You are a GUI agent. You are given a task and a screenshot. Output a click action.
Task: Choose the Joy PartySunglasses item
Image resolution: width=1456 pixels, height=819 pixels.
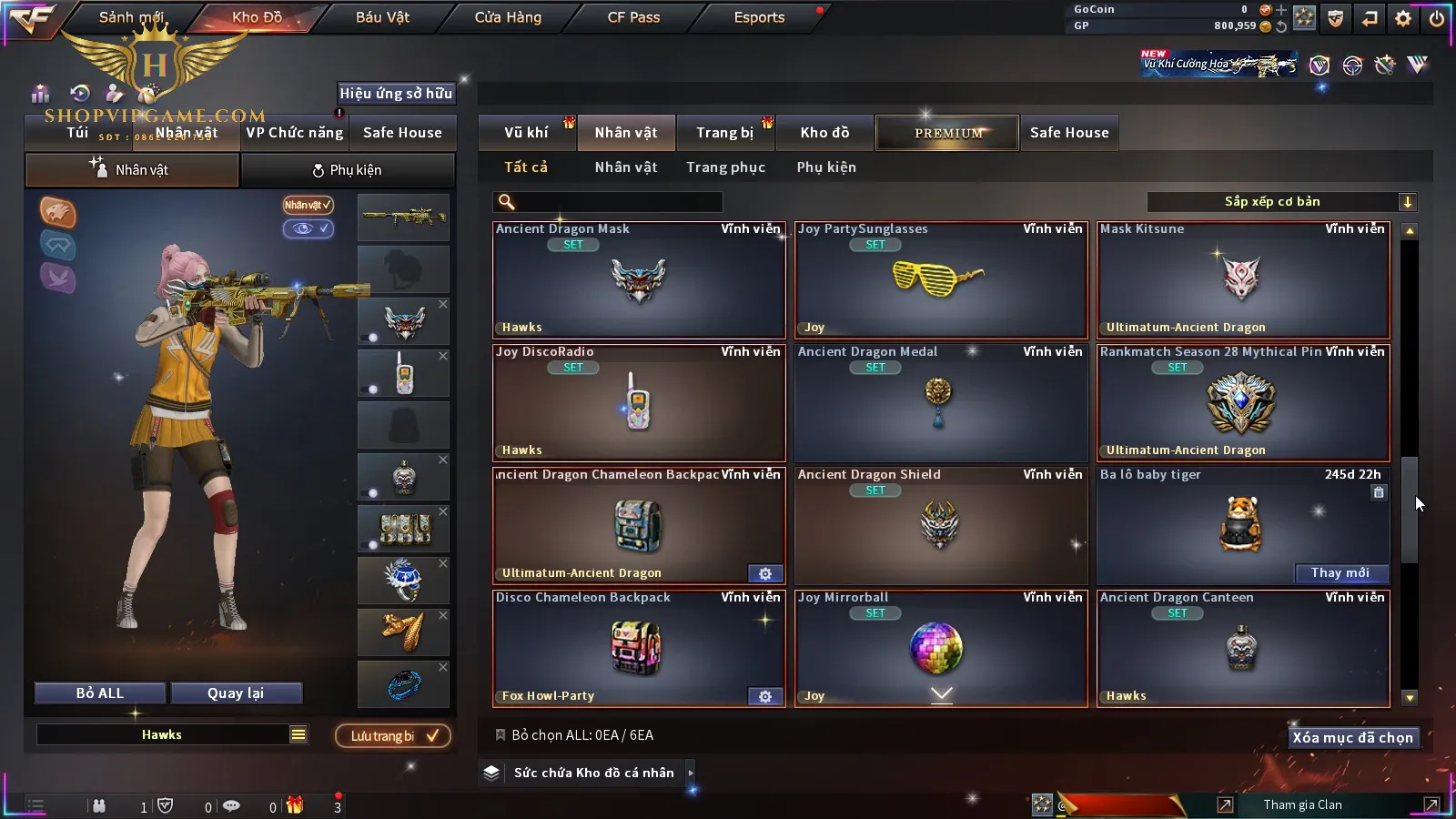click(941, 280)
